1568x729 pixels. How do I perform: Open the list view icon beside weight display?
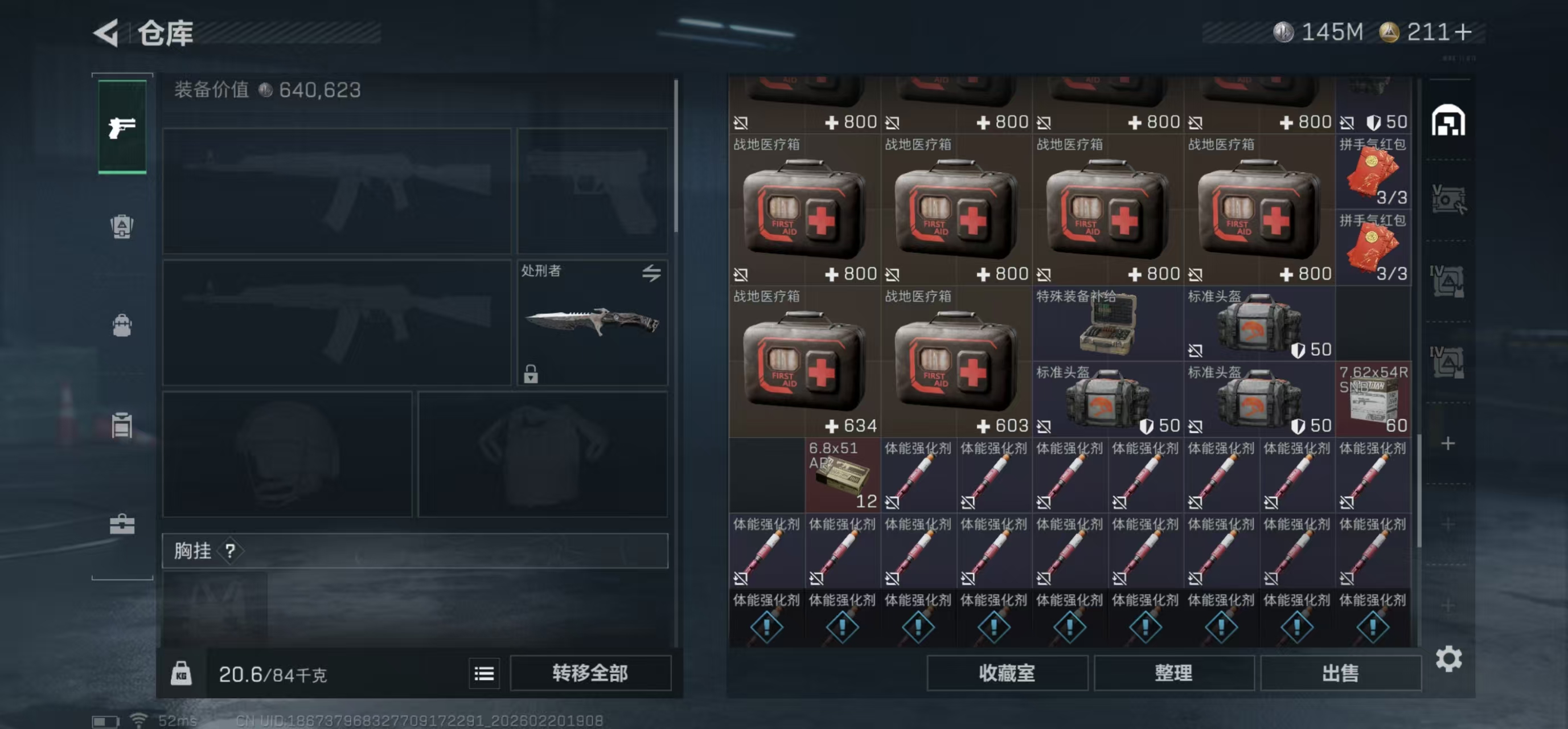(484, 673)
